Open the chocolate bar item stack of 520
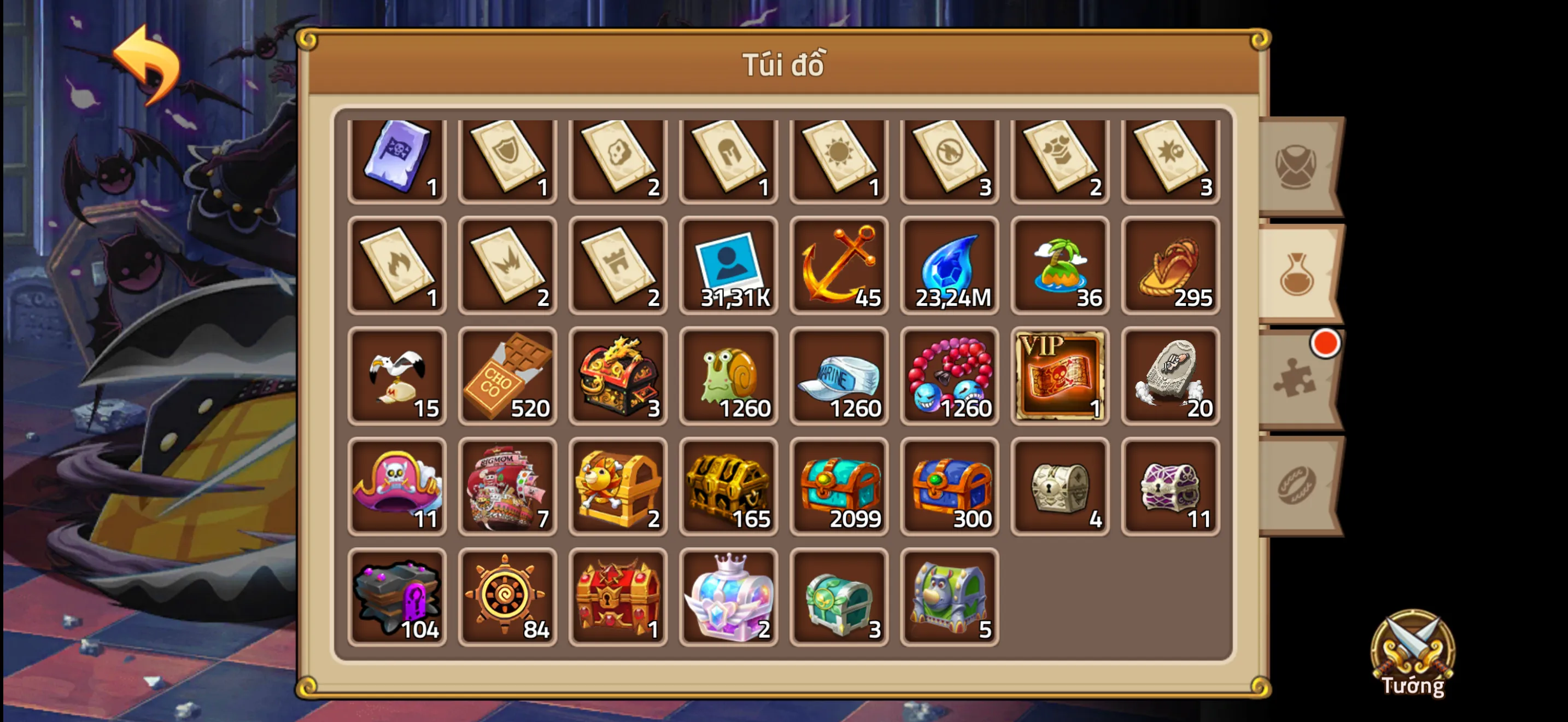This screenshot has height=722, width=1568. pos(508,376)
